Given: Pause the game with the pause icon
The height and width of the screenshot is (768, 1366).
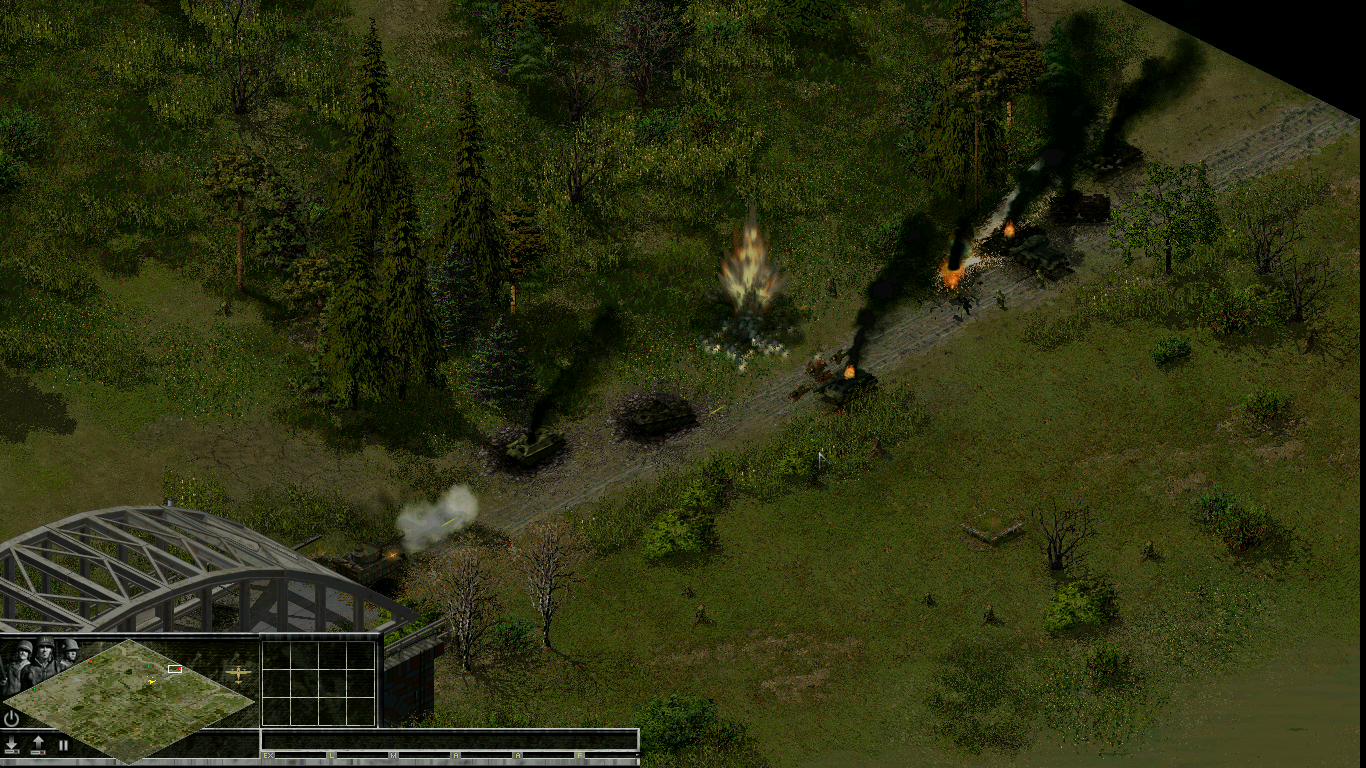Looking at the screenshot, I should (x=63, y=745).
